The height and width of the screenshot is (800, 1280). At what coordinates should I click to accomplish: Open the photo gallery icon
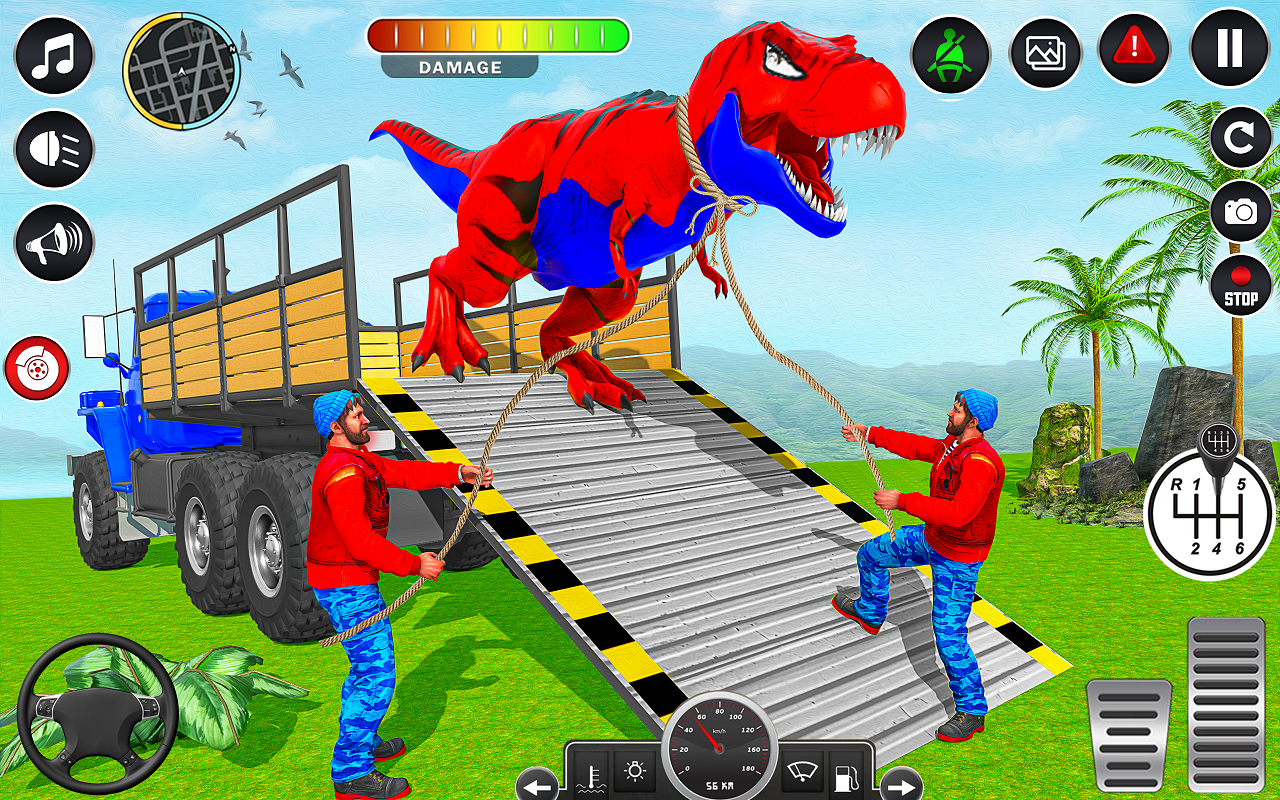coord(1045,53)
